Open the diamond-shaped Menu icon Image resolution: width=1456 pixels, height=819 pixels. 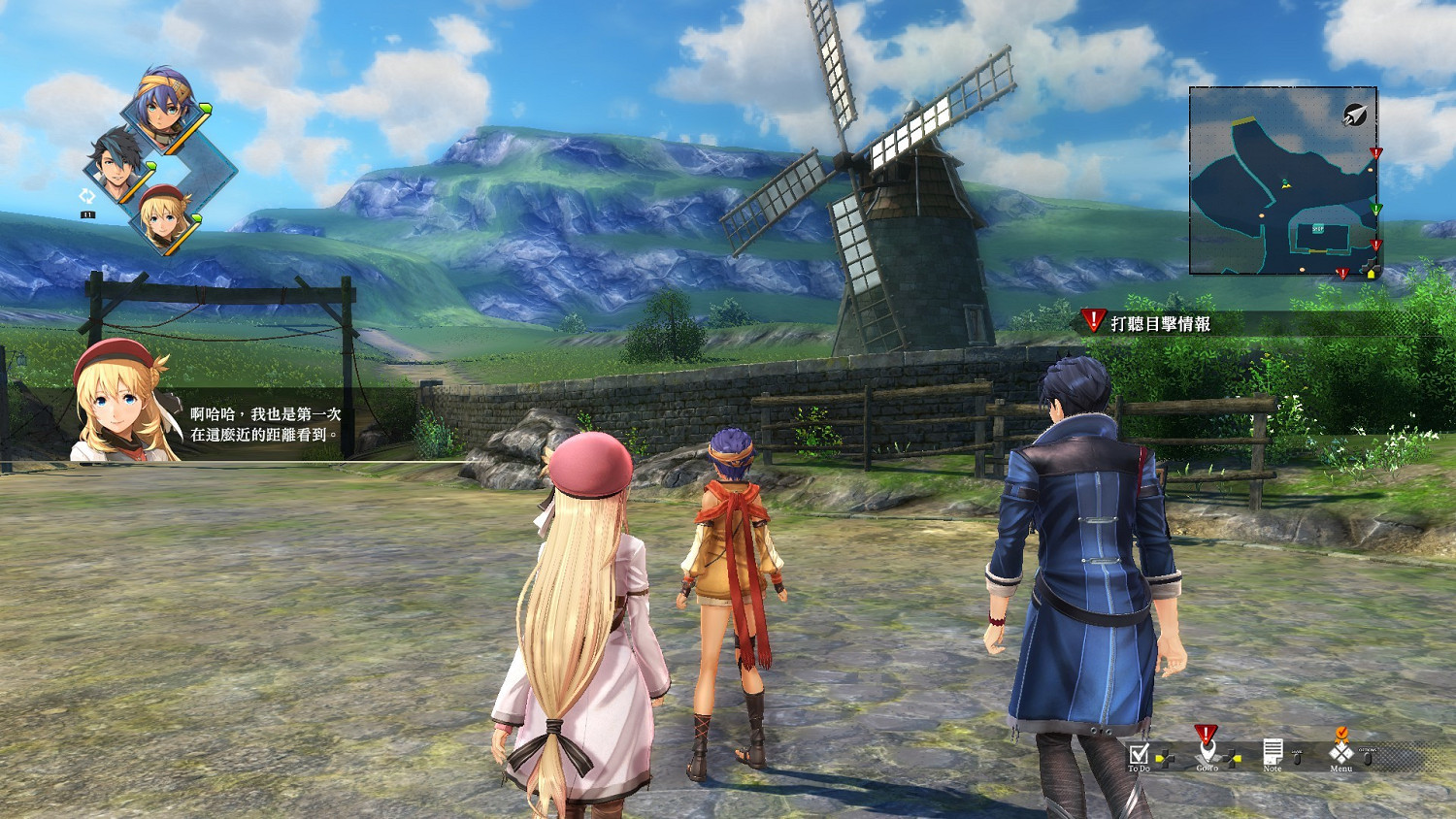(1341, 752)
